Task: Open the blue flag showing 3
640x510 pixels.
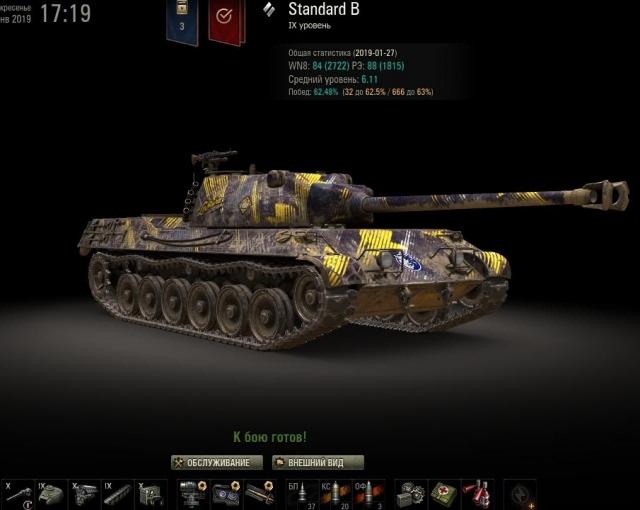Action: click(182, 22)
